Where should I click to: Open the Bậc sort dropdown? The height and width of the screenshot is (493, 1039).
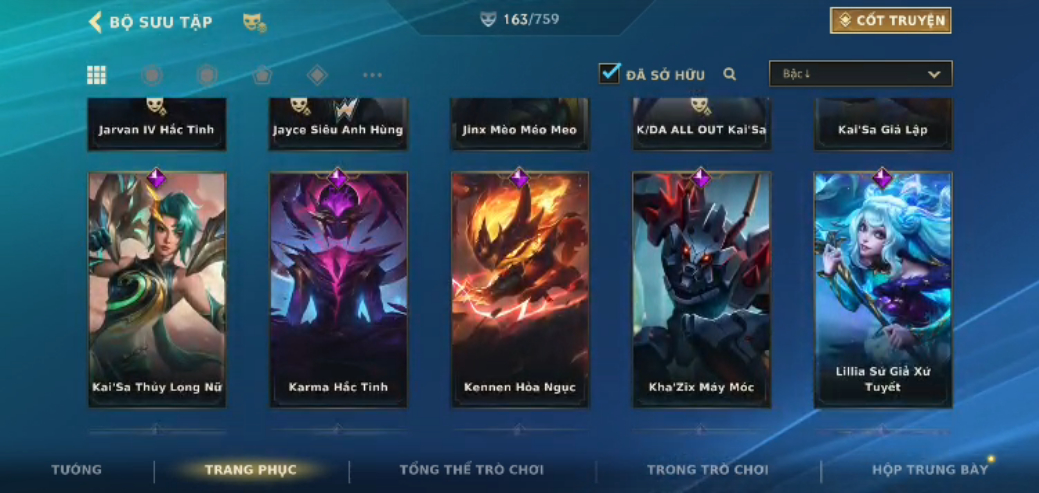click(x=860, y=74)
